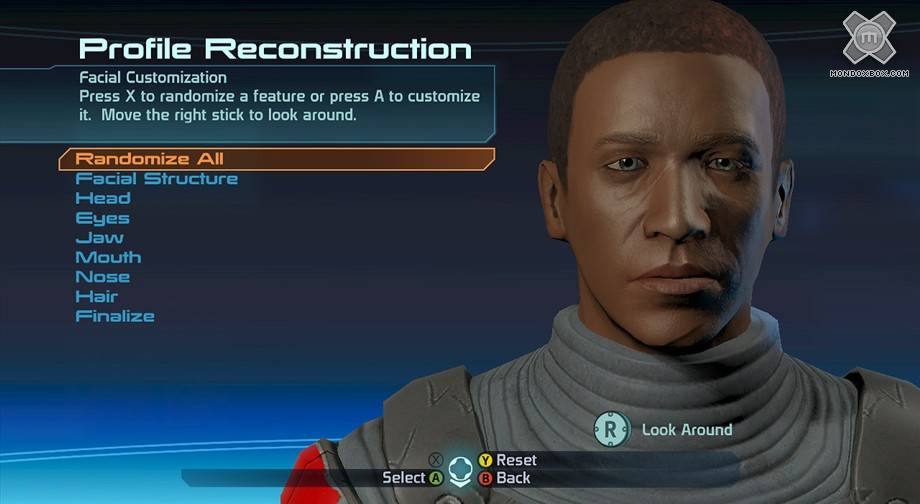920x504 pixels.
Task: Choose the Head menu entry
Action: [103, 198]
